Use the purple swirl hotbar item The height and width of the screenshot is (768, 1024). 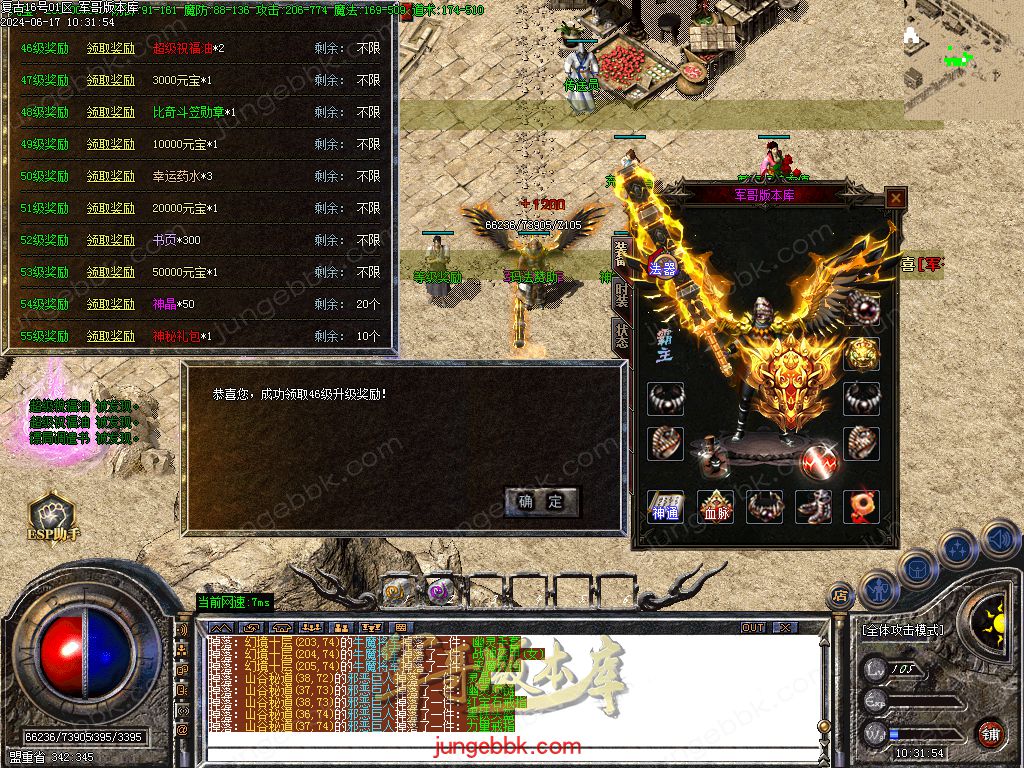coord(438,590)
